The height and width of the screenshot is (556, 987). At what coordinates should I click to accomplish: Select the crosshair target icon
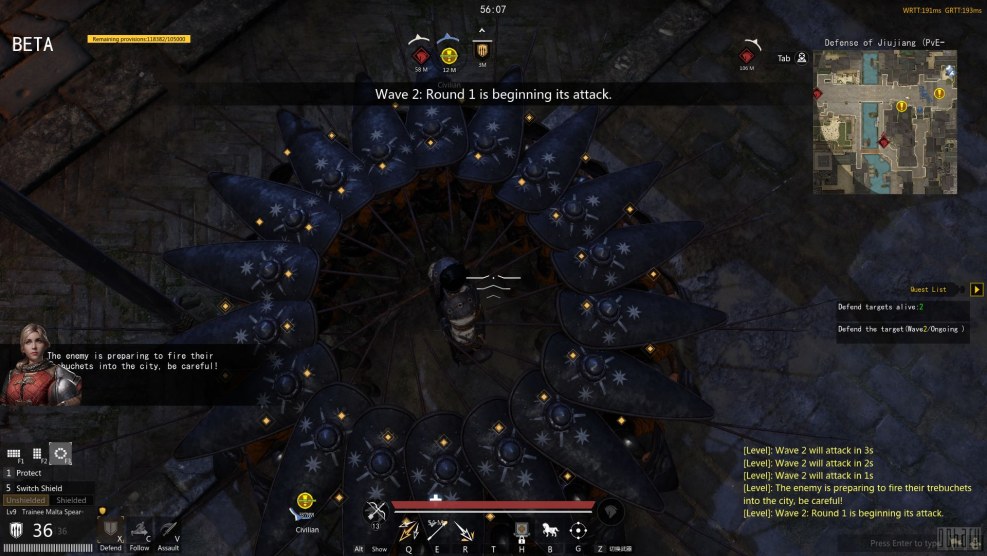[577, 530]
